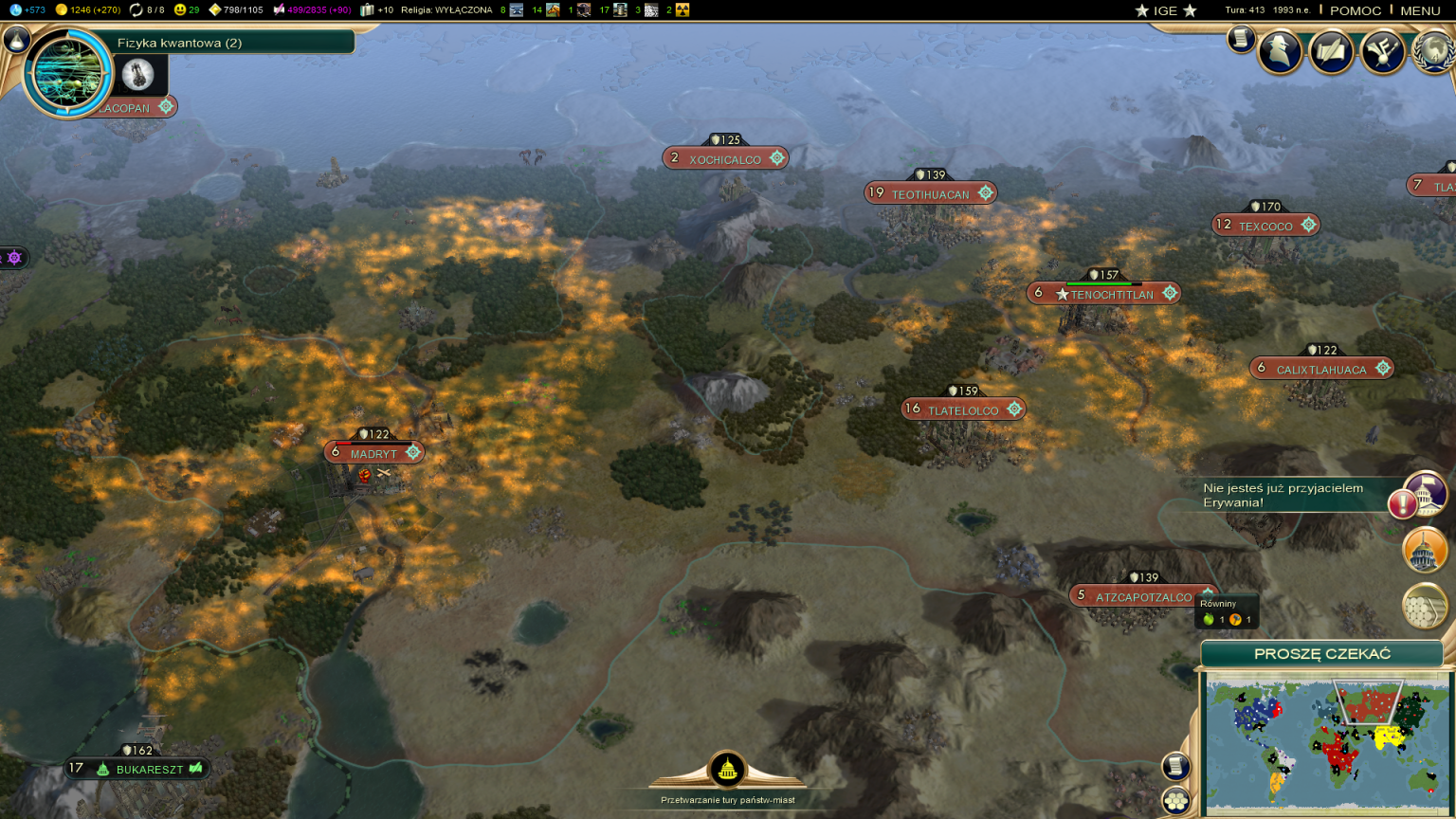The width and height of the screenshot is (1456, 819).
Task: Click on the world minimap
Action: pos(1327,744)
